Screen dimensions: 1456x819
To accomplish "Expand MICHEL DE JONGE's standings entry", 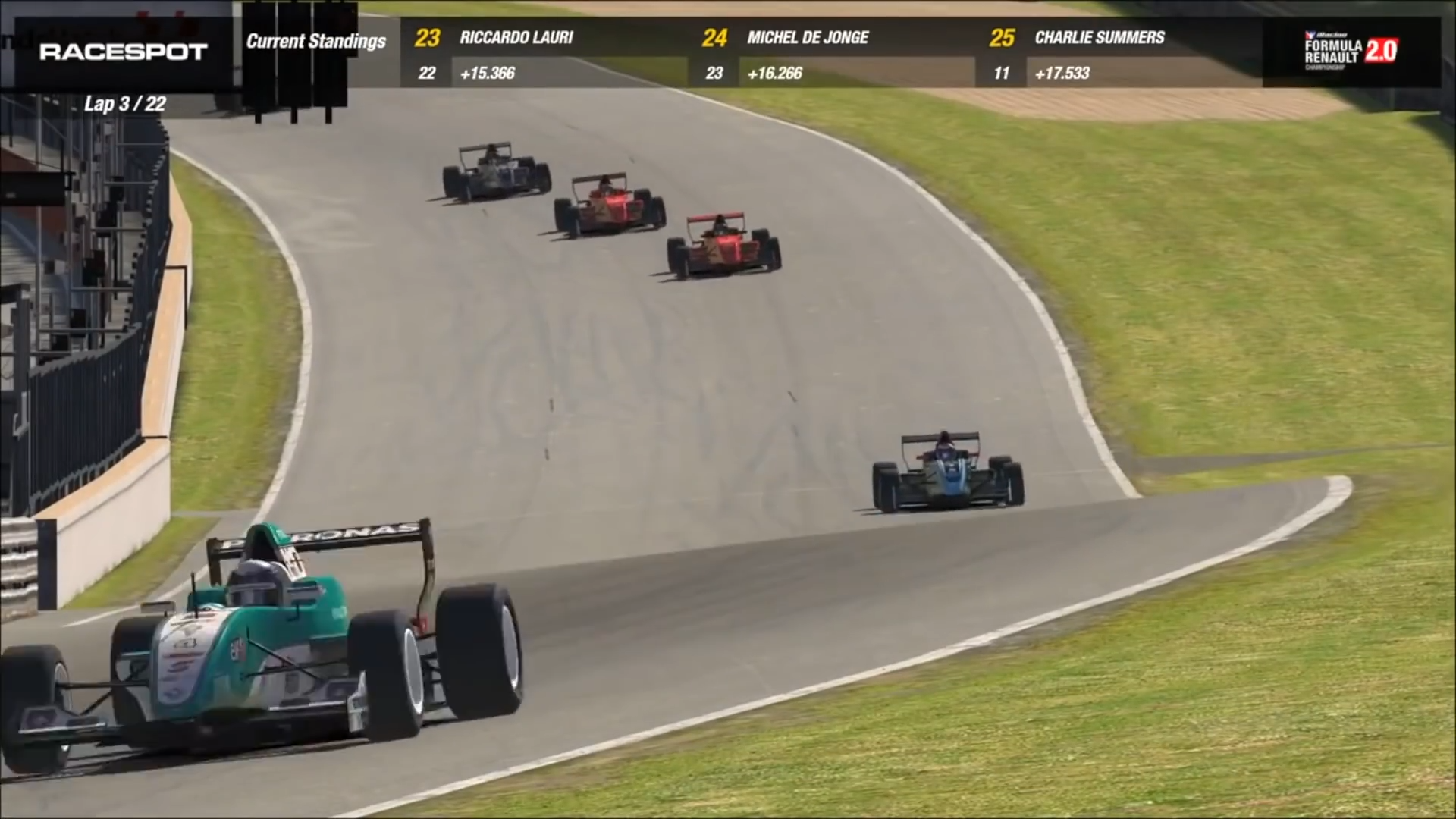I will pyautogui.click(x=808, y=38).
